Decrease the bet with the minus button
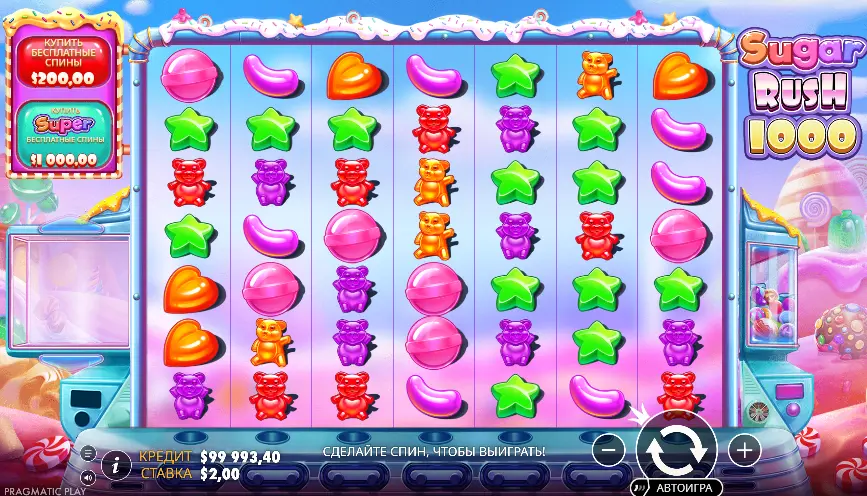This screenshot has height=496, width=867. tap(608, 449)
